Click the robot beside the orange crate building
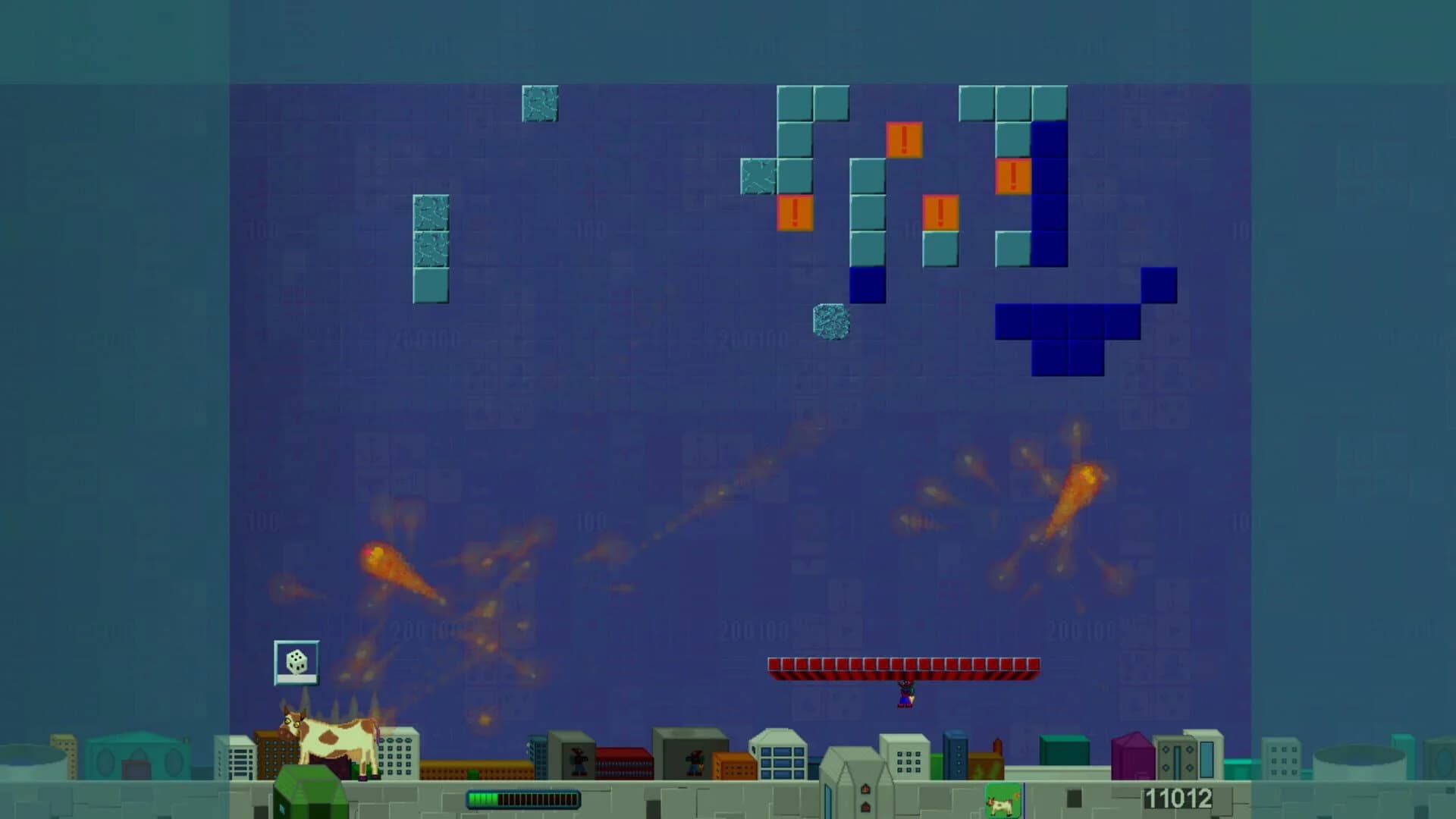Screen dimensions: 1456x819 click(695, 761)
